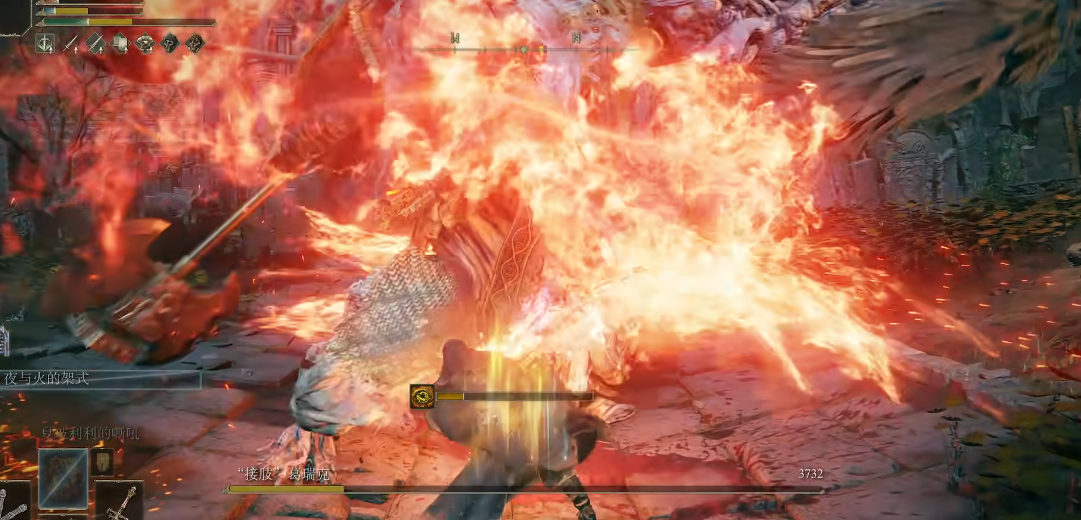Click the plain sword buff icon without a frame
The image size is (1081, 520).
[71, 43]
